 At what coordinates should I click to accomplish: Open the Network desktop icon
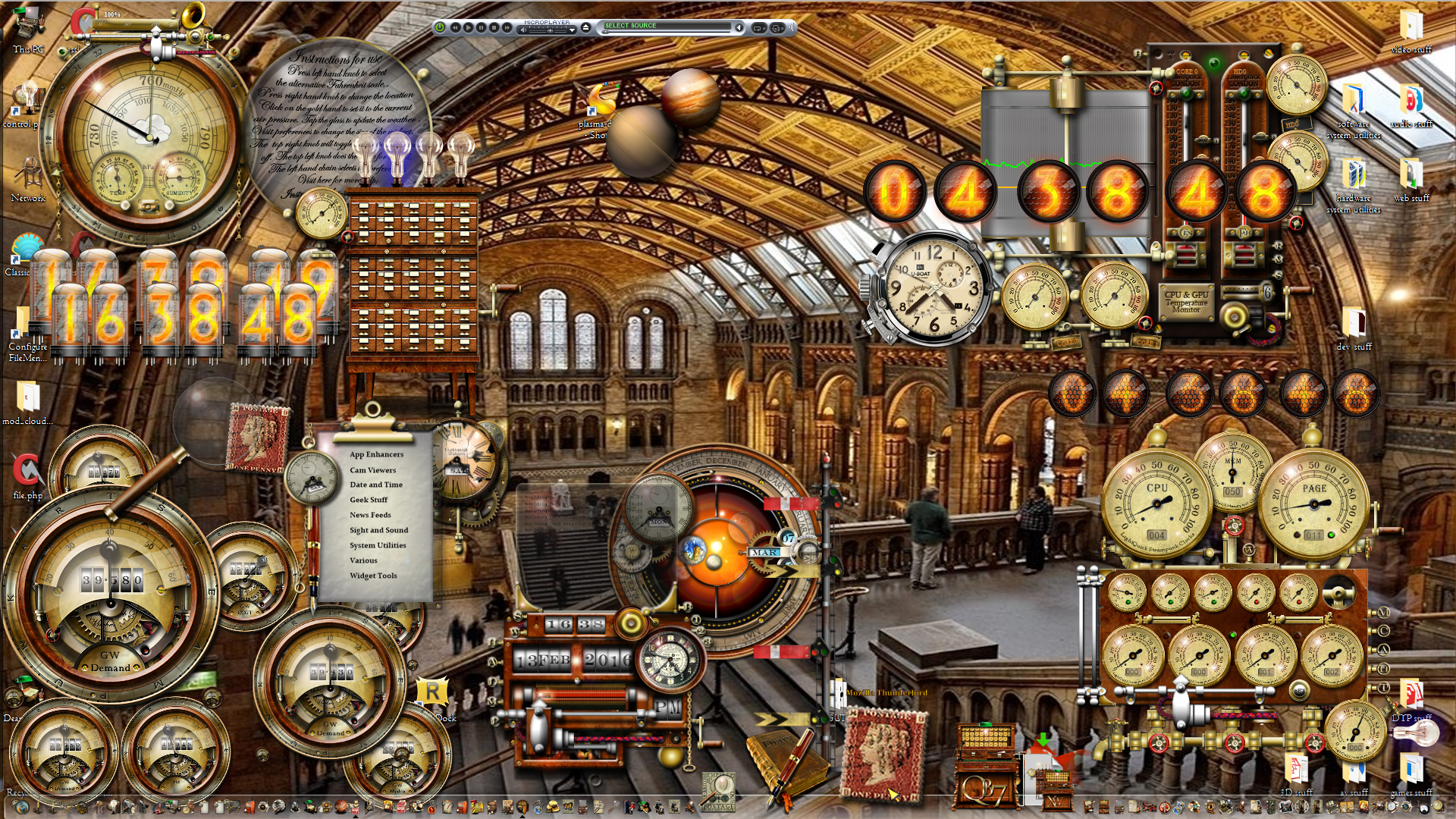click(x=28, y=178)
